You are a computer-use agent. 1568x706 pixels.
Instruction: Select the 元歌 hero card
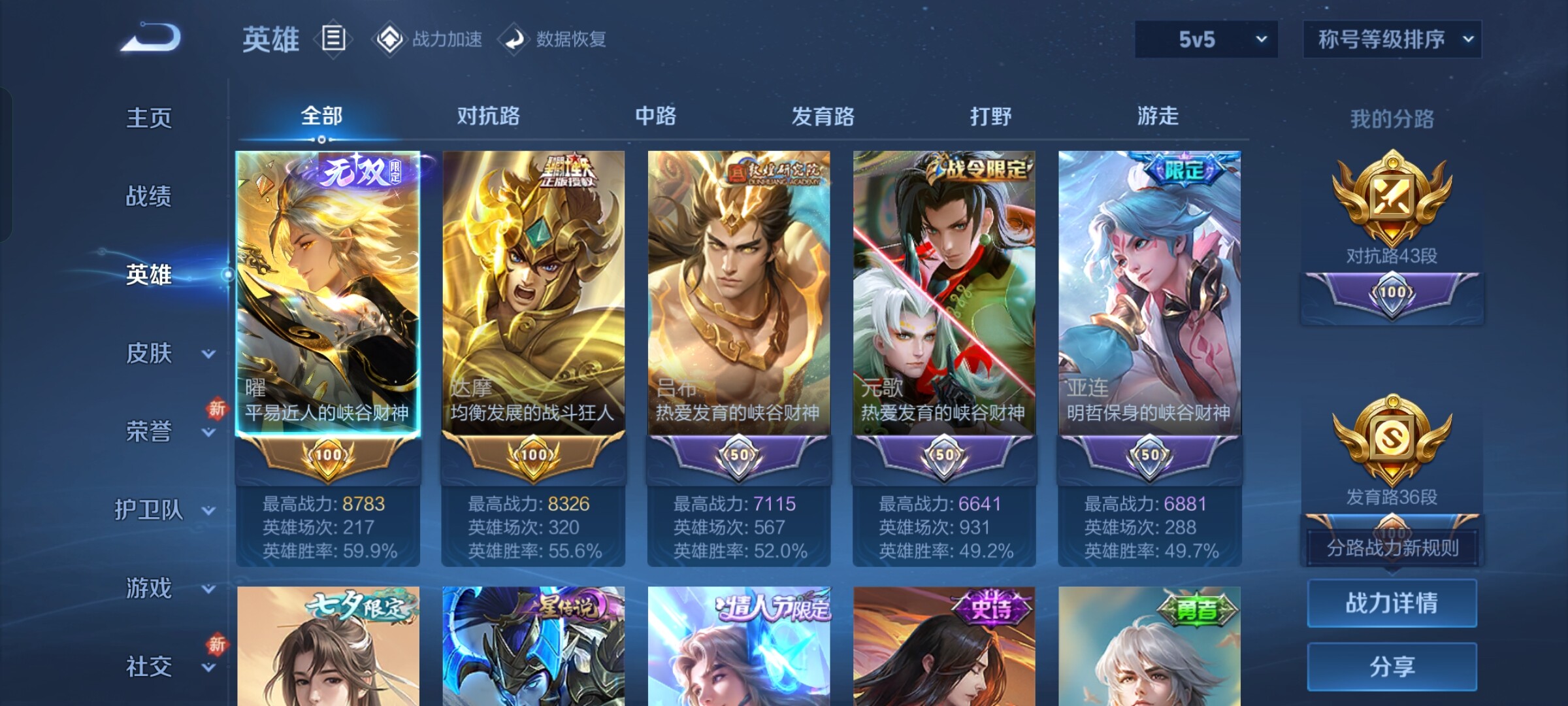pos(944,294)
